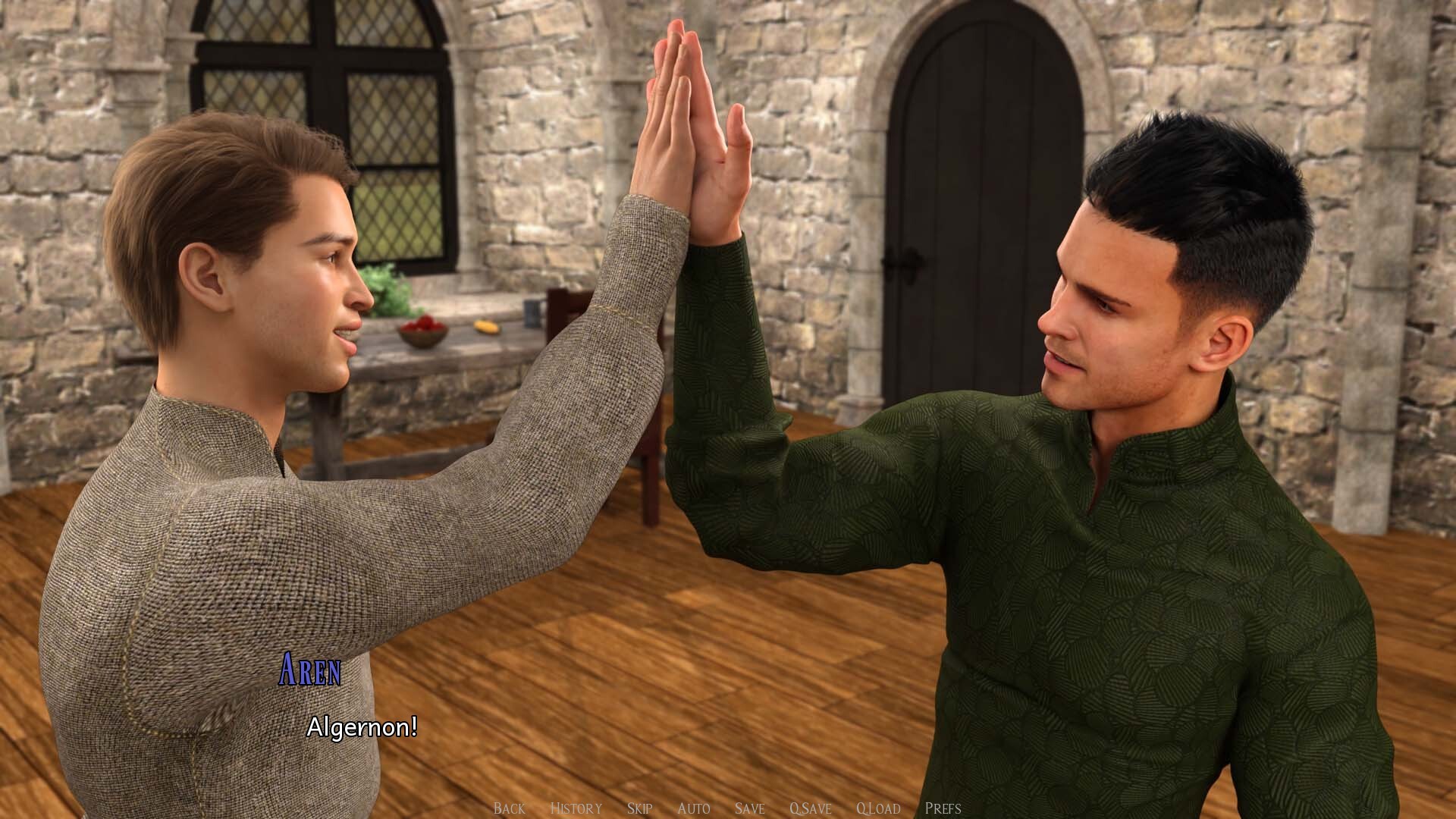Screen dimensions: 1456x819
Task: Activate the Skip dialogue option
Action: [639, 808]
